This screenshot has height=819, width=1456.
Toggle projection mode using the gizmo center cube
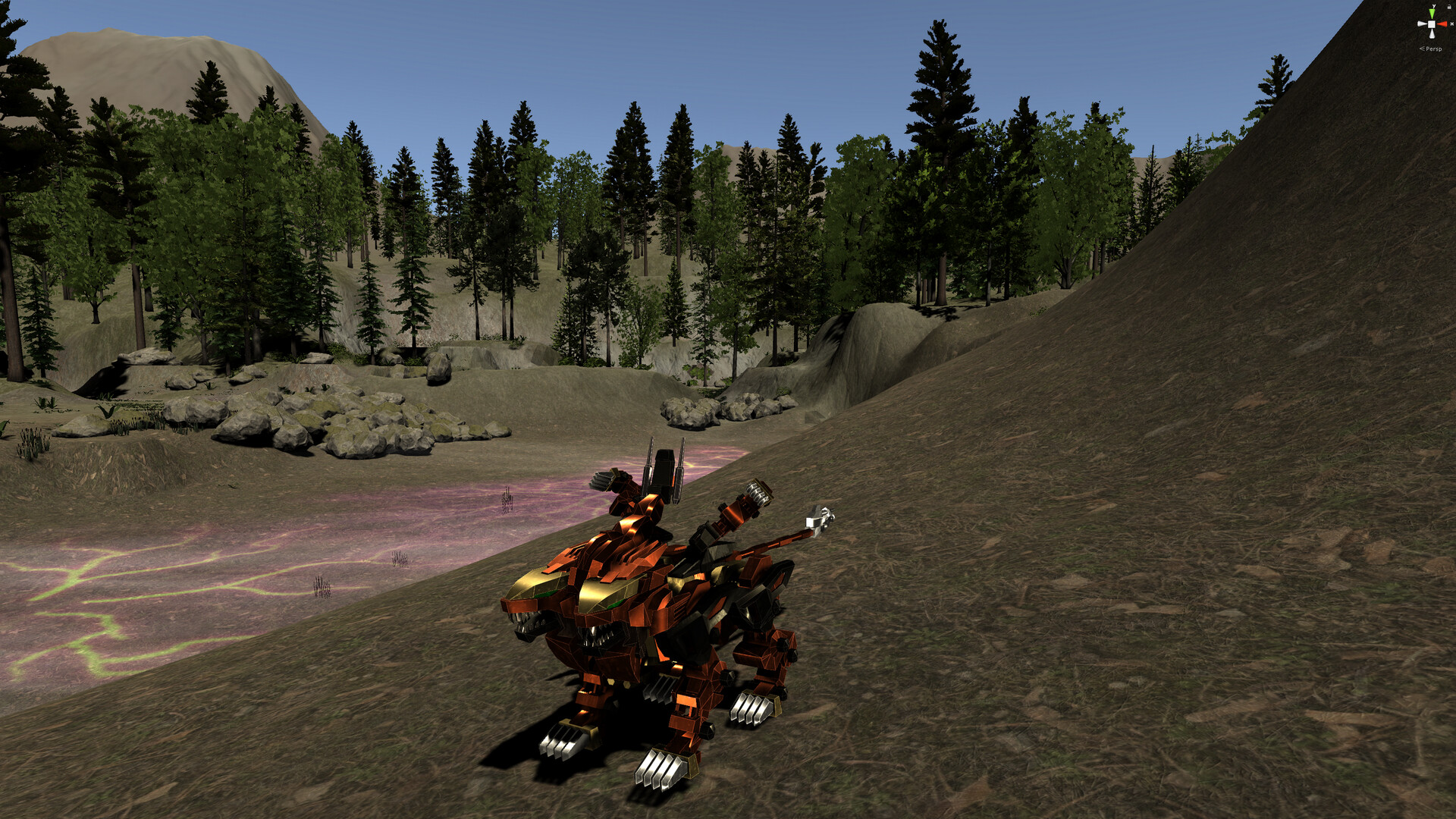1432,24
